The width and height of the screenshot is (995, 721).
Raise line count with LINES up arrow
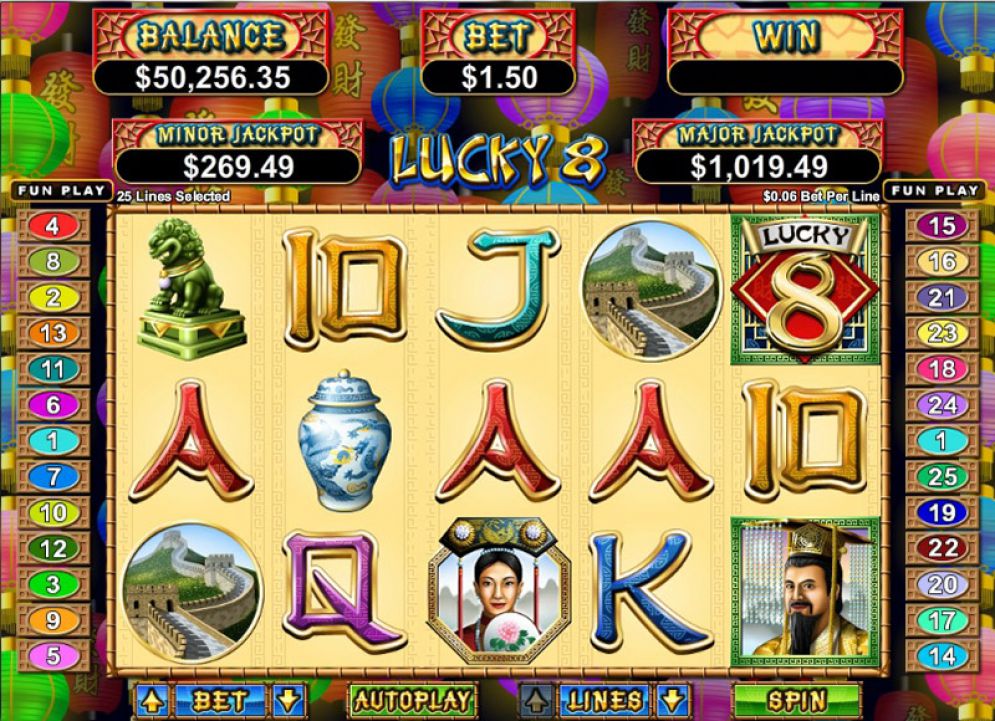pyautogui.click(x=537, y=700)
